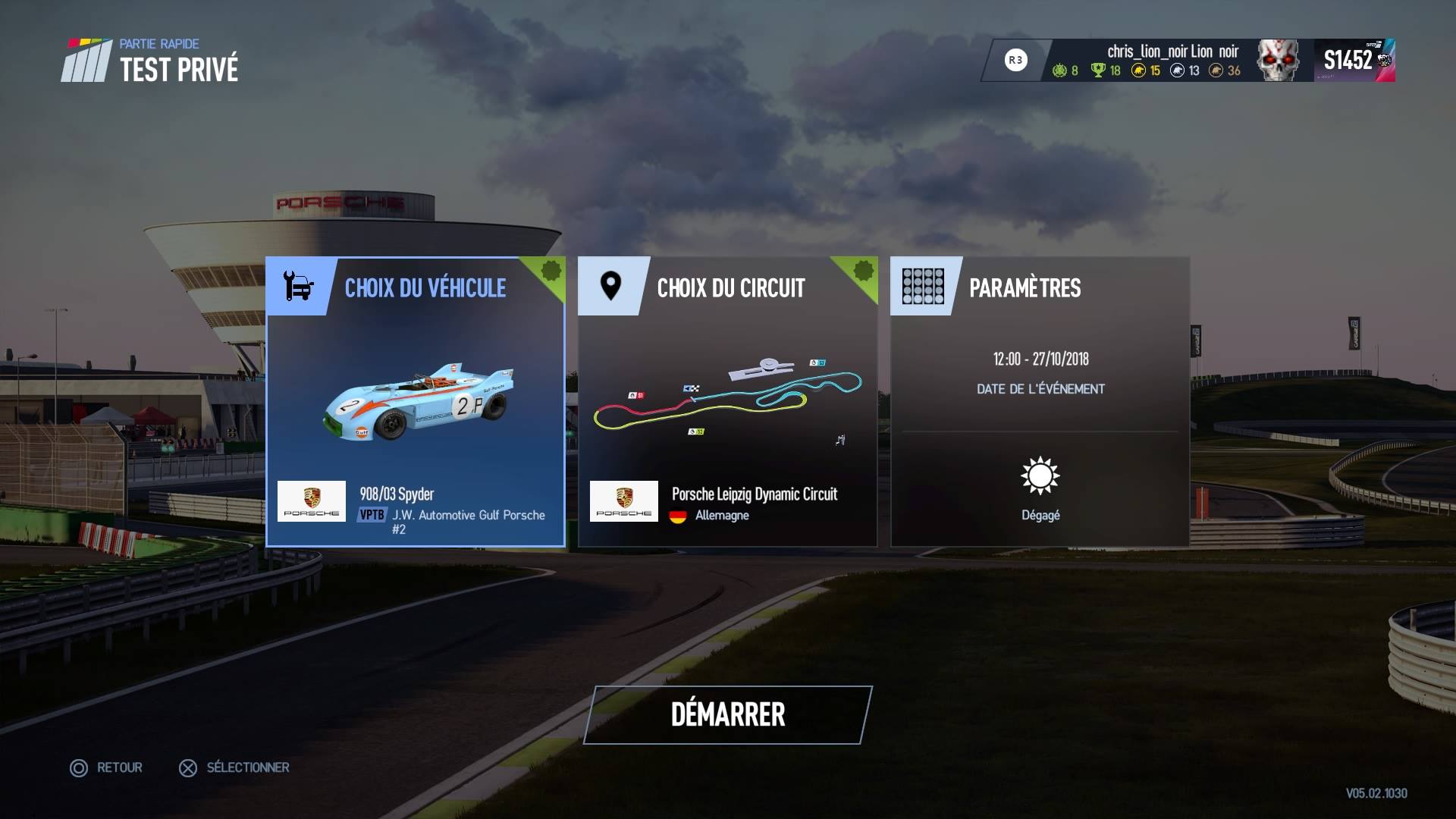The height and width of the screenshot is (819, 1456).
Task: Start the session with Démarrer
Action: [x=728, y=715]
